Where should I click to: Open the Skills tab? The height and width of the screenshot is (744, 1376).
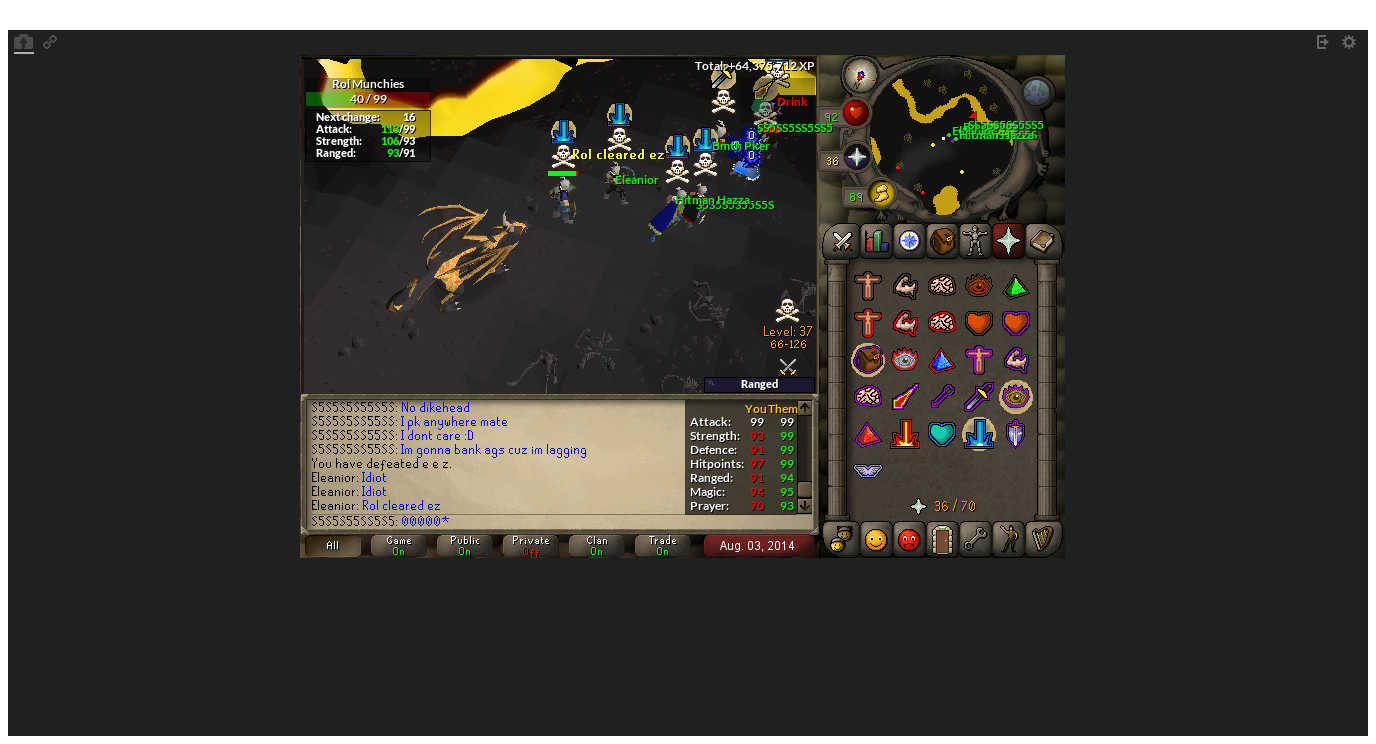(x=875, y=241)
